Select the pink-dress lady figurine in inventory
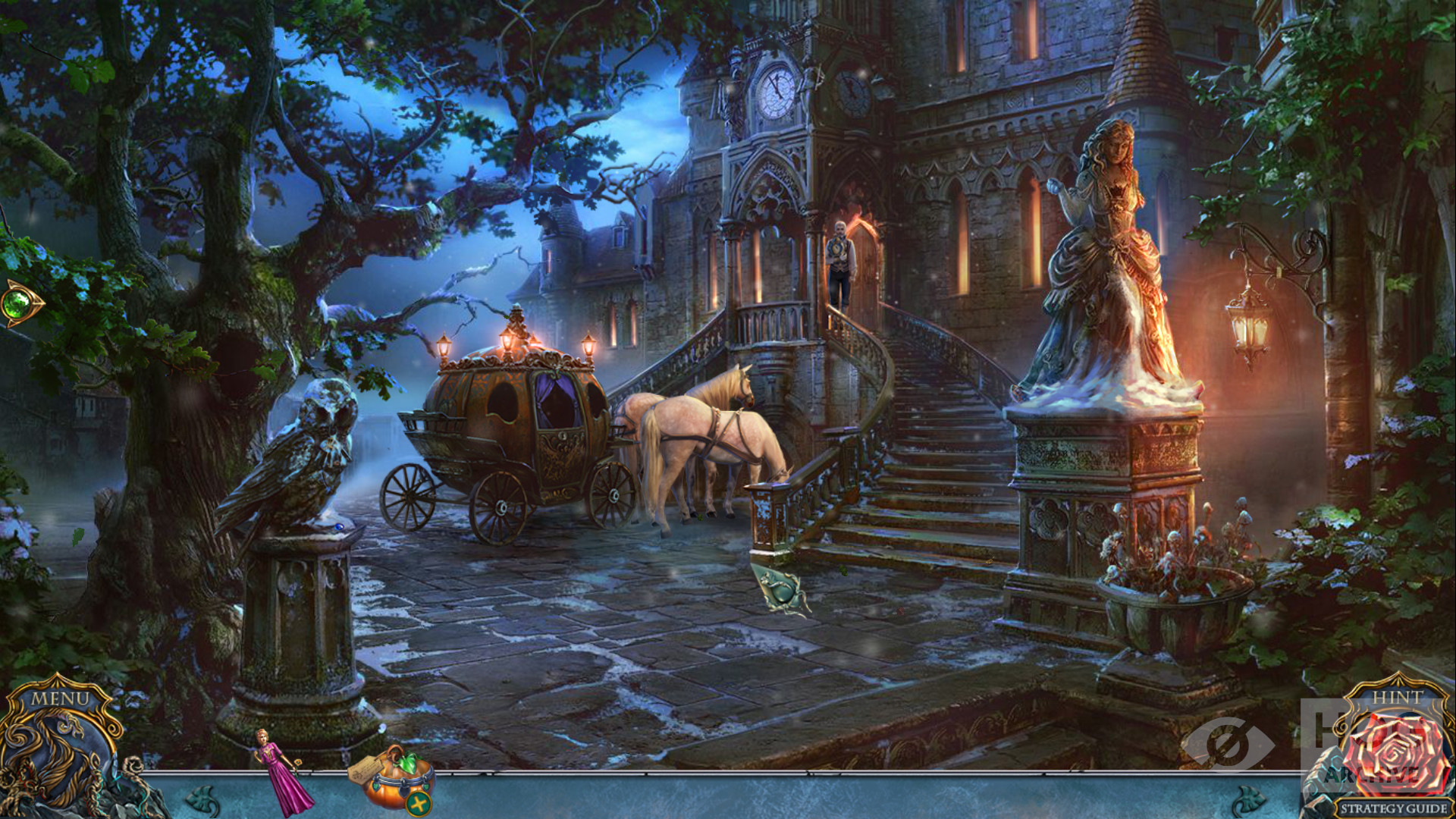Viewport: 1456px width, 819px height. pyautogui.click(x=284, y=772)
